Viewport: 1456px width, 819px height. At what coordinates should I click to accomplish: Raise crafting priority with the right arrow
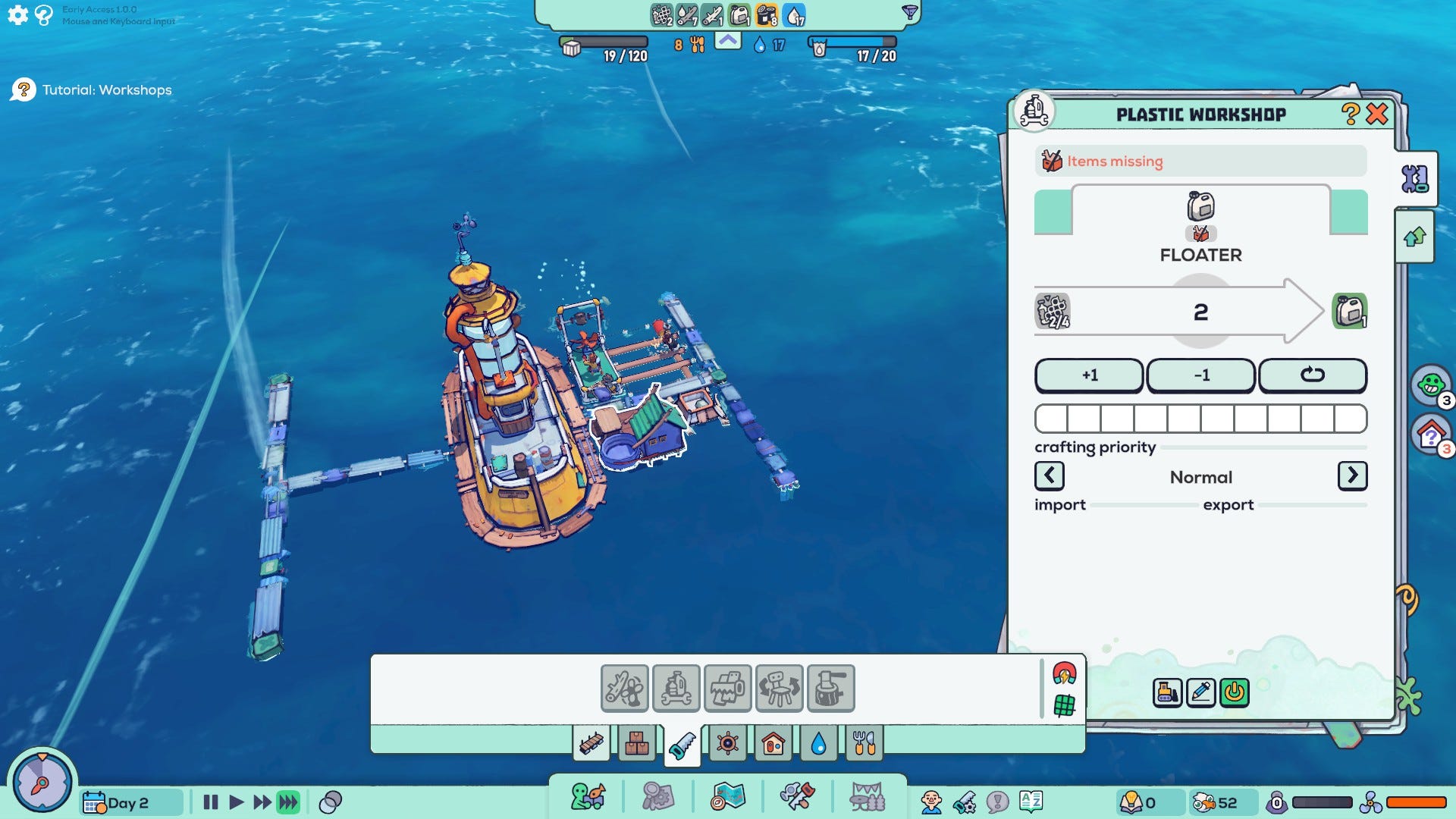coord(1352,476)
